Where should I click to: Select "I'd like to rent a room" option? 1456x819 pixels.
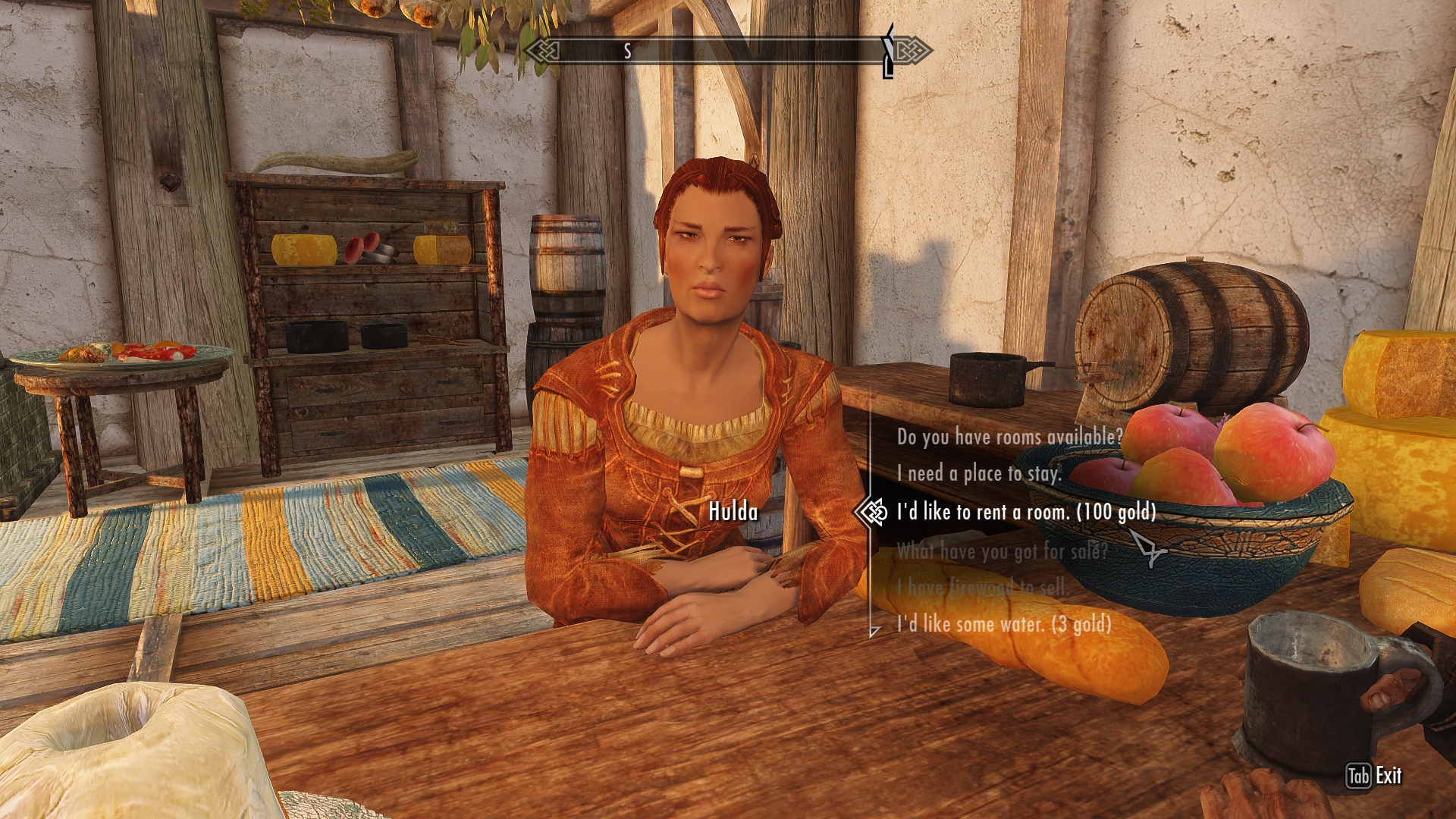(x=1026, y=513)
